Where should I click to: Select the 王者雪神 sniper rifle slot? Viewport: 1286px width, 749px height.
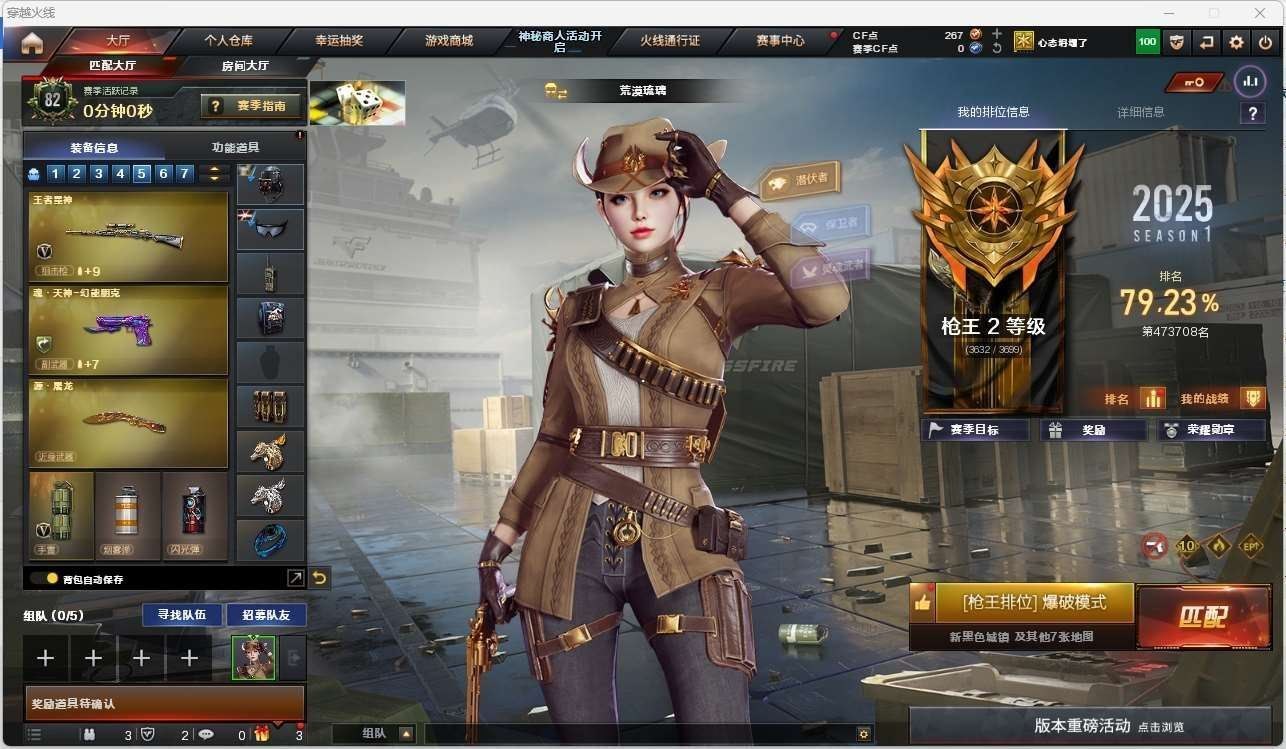(x=128, y=237)
